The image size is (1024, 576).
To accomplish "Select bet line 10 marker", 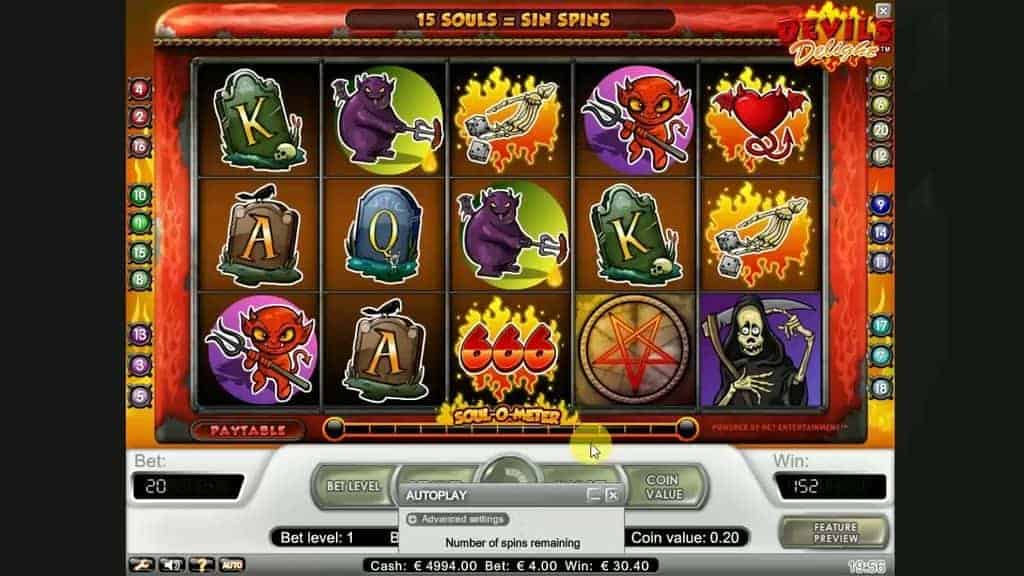I will pos(139,195).
